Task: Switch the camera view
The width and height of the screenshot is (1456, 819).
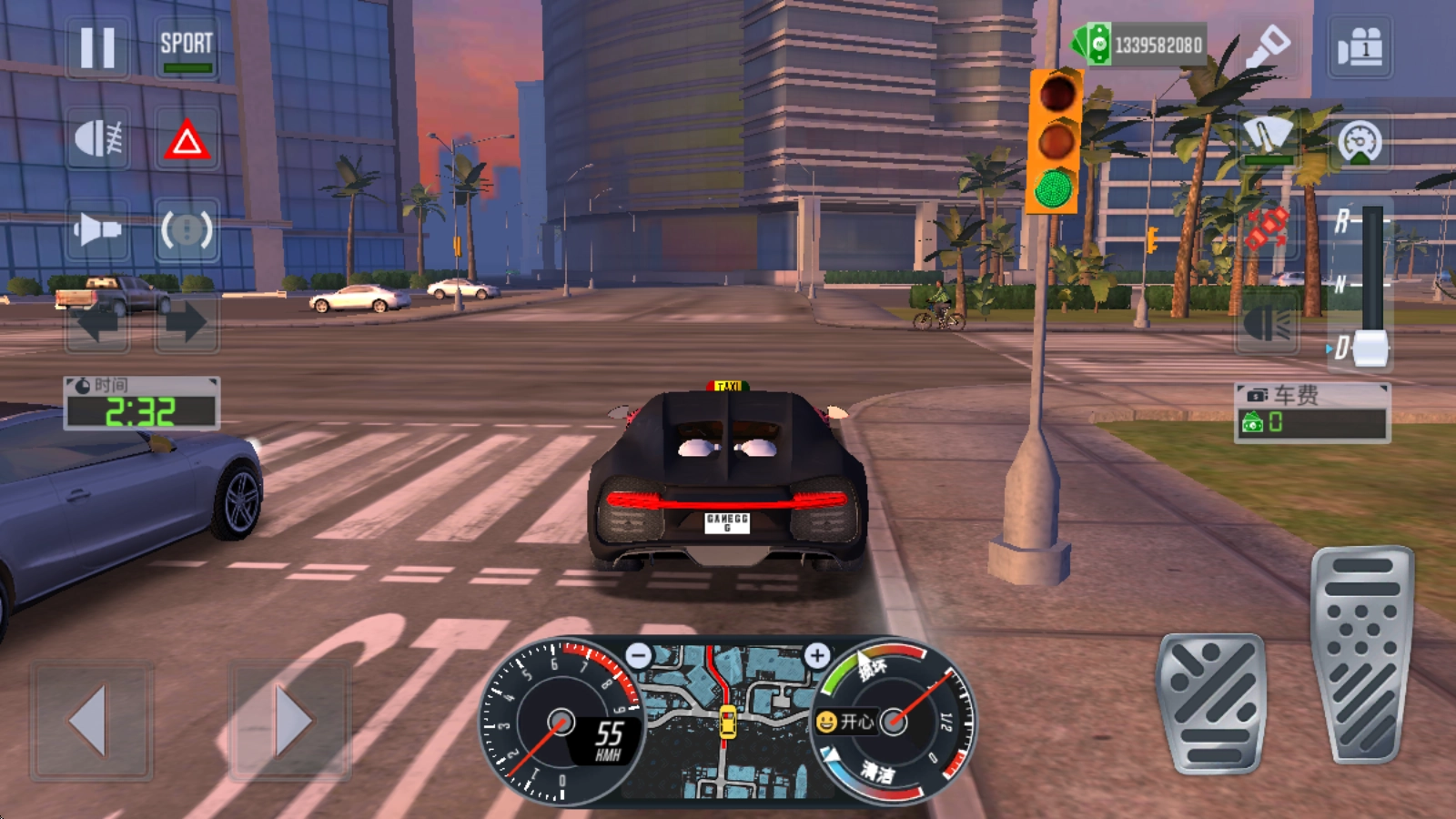Action: [x=1360, y=46]
